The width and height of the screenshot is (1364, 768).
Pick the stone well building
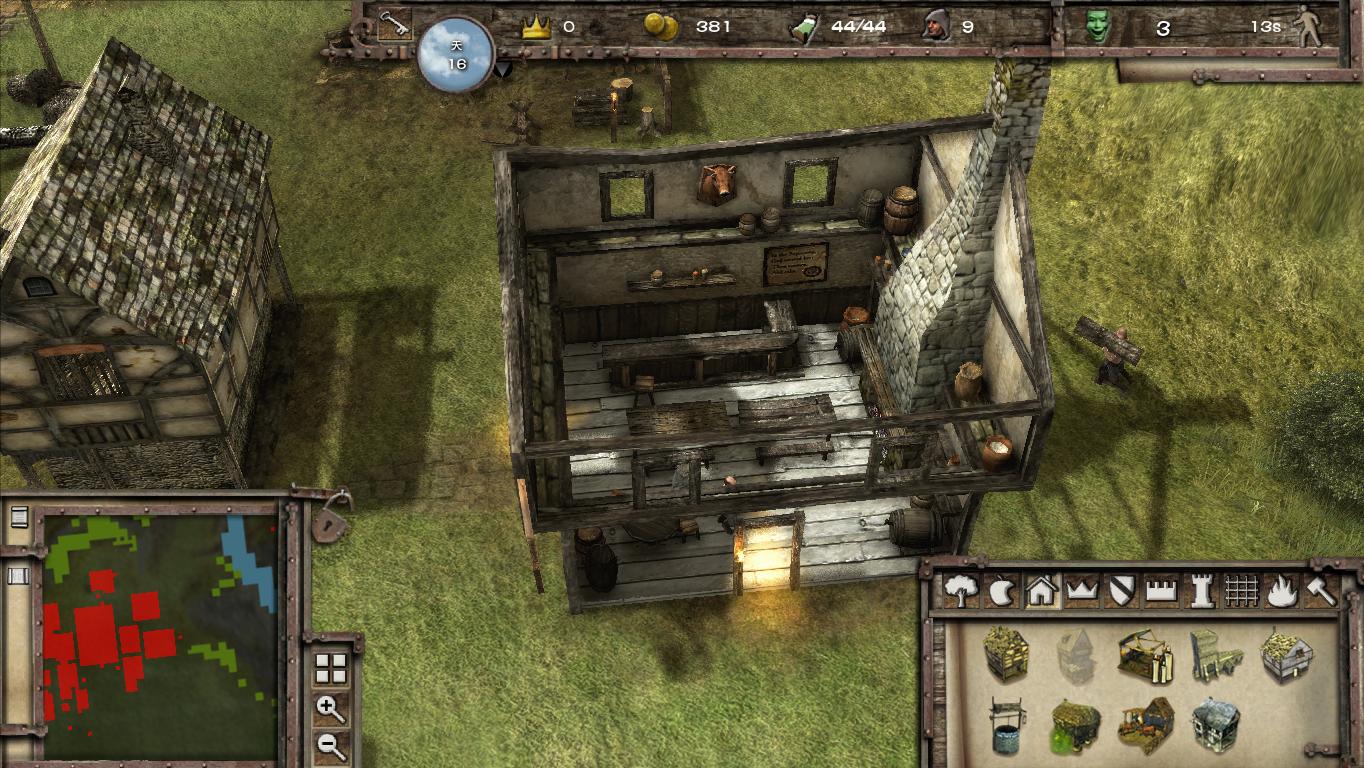coord(1008,725)
